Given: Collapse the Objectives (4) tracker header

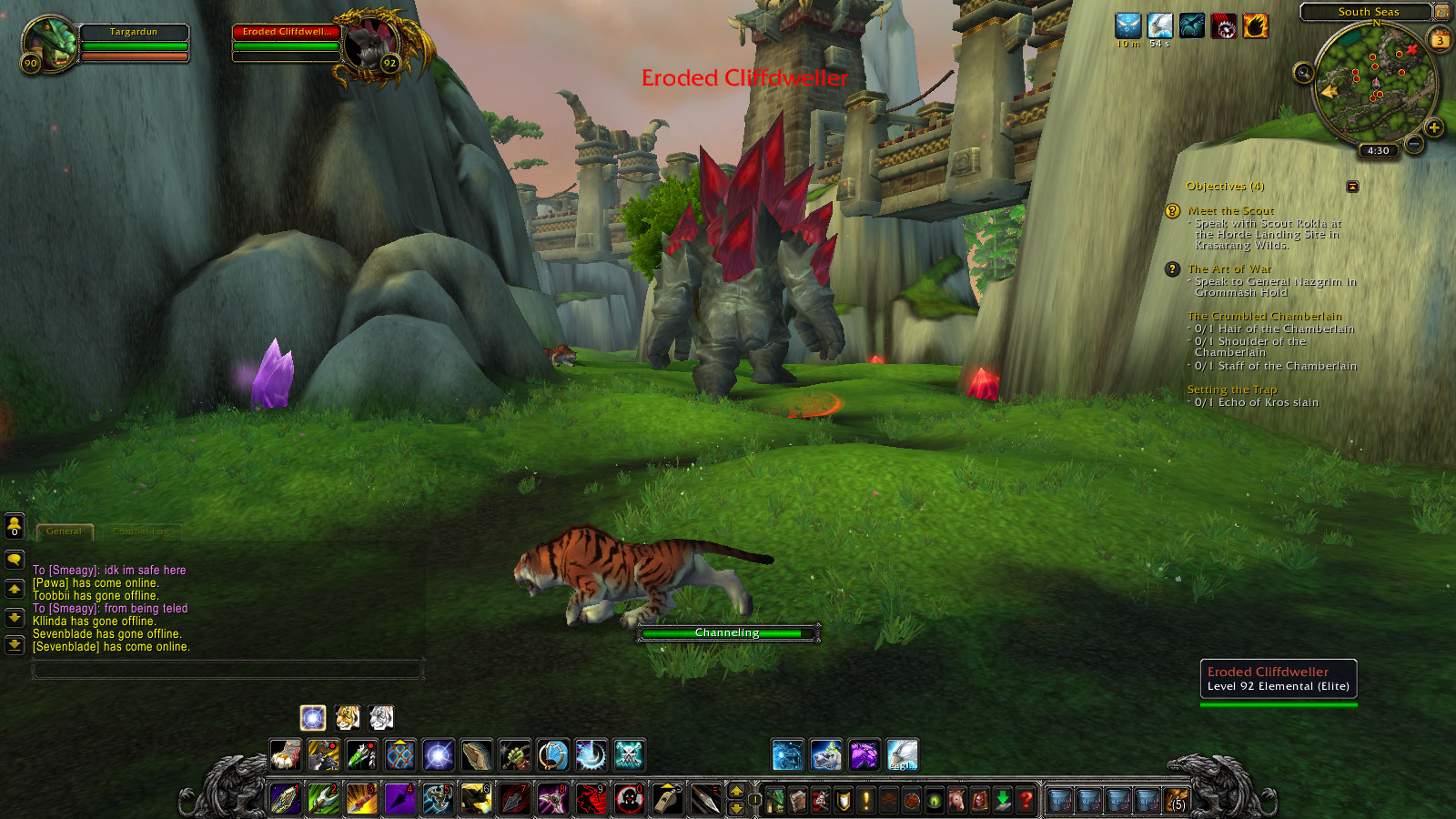Looking at the screenshot, I should point(1224,185).
